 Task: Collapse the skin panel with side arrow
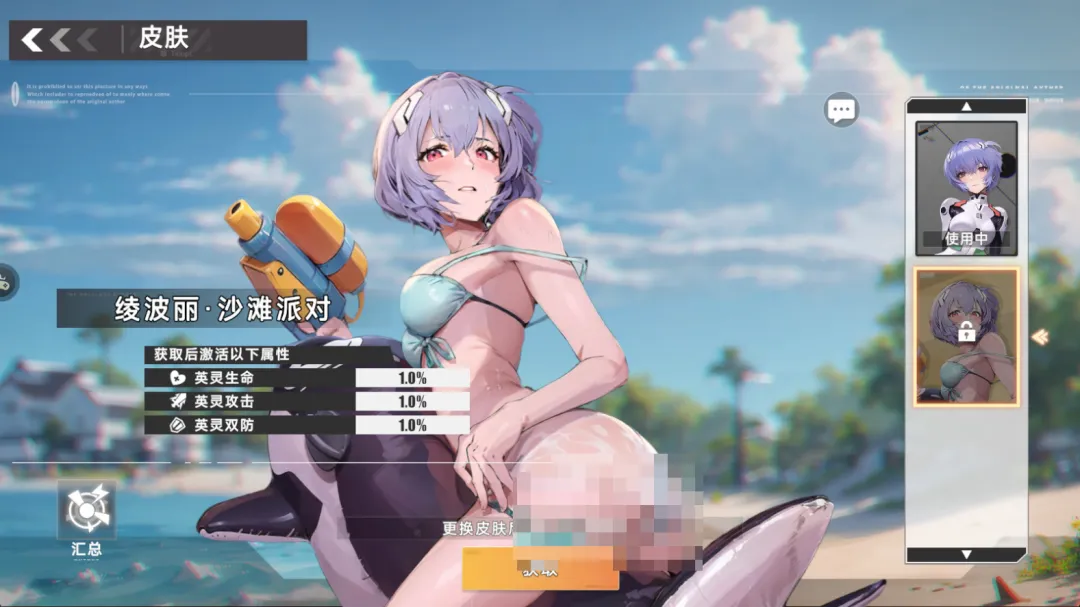1040,337
